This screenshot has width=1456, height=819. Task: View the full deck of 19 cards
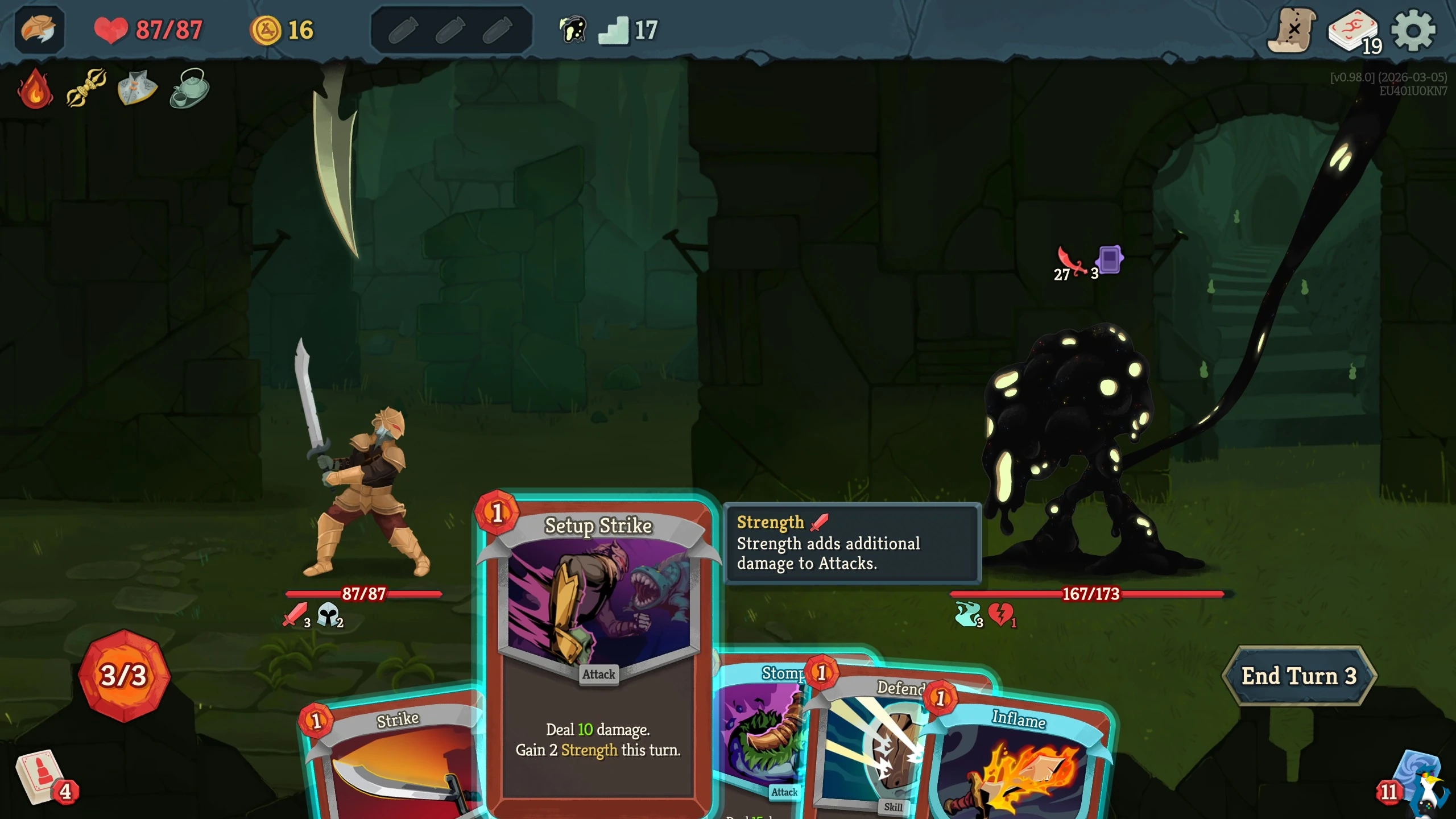pos(1354,31)
